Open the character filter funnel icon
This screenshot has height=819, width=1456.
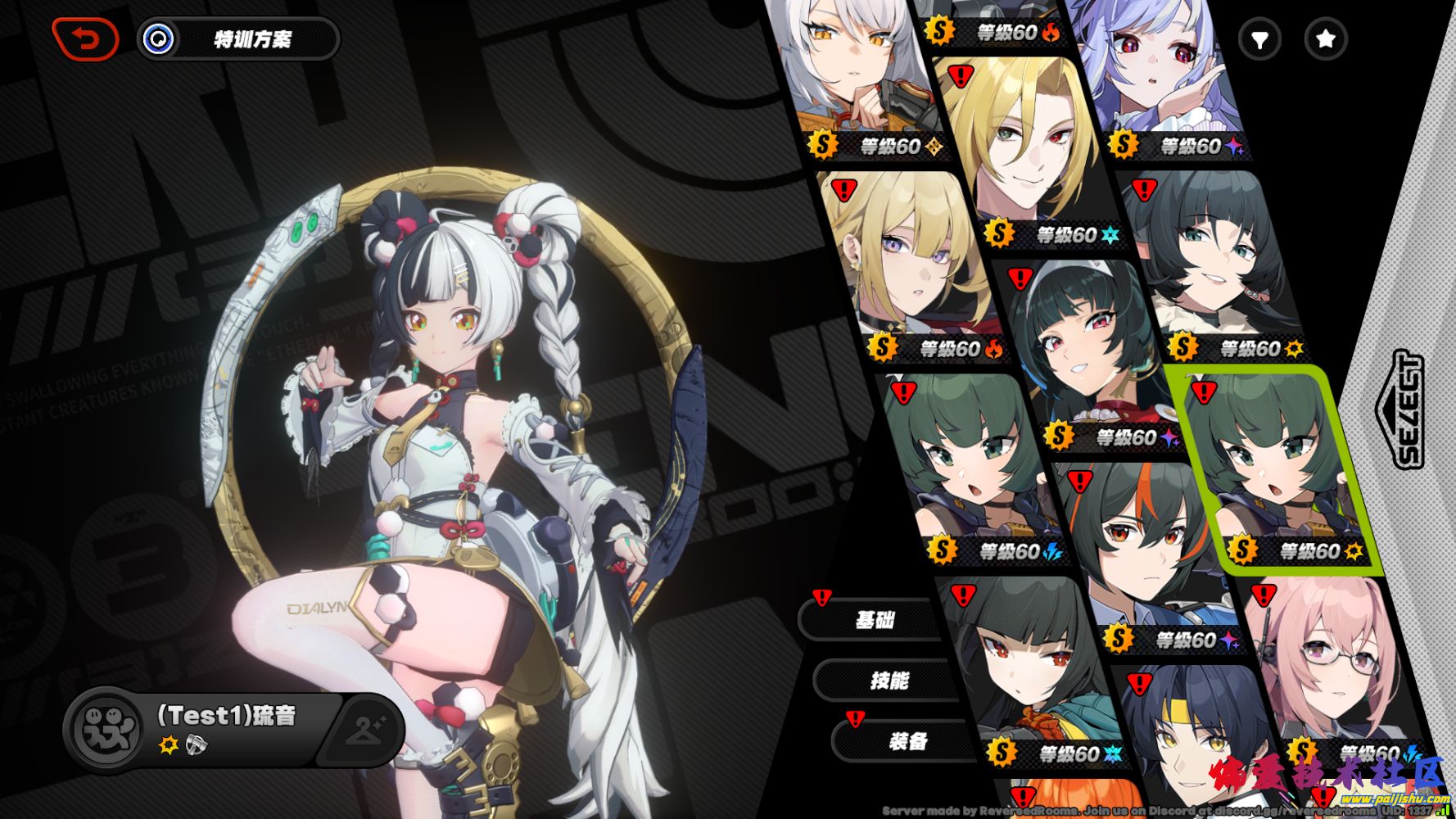coord(1259,38)
